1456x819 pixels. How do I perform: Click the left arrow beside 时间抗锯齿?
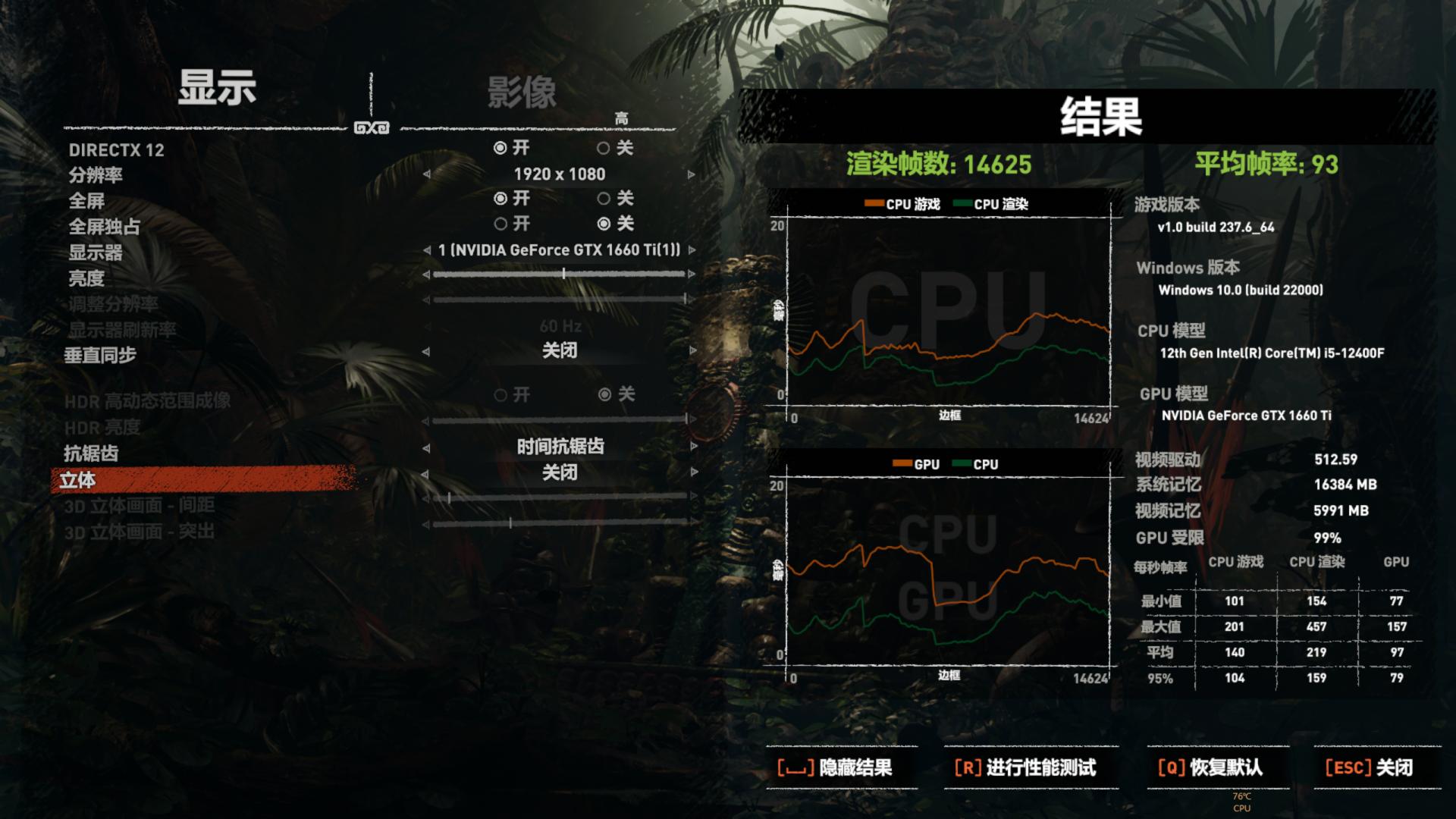(x=427, y=448)
